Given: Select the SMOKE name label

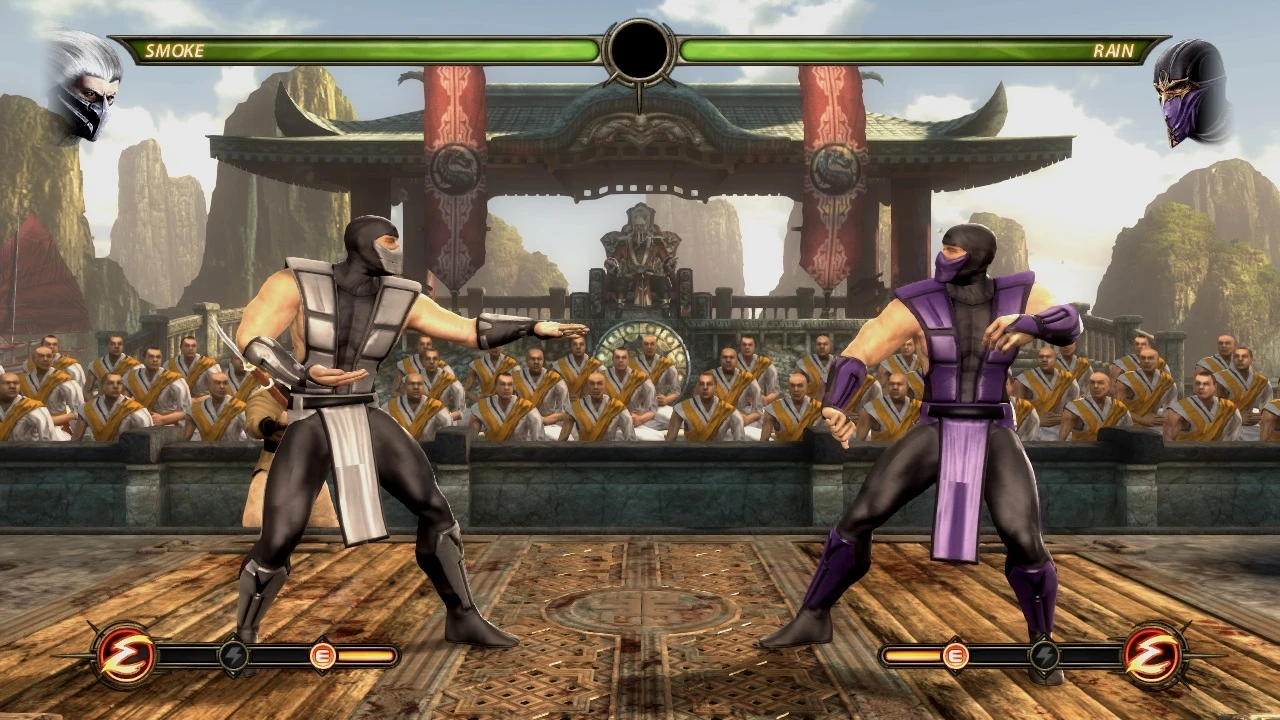Looking at the screenshot, I should point(174,49).
